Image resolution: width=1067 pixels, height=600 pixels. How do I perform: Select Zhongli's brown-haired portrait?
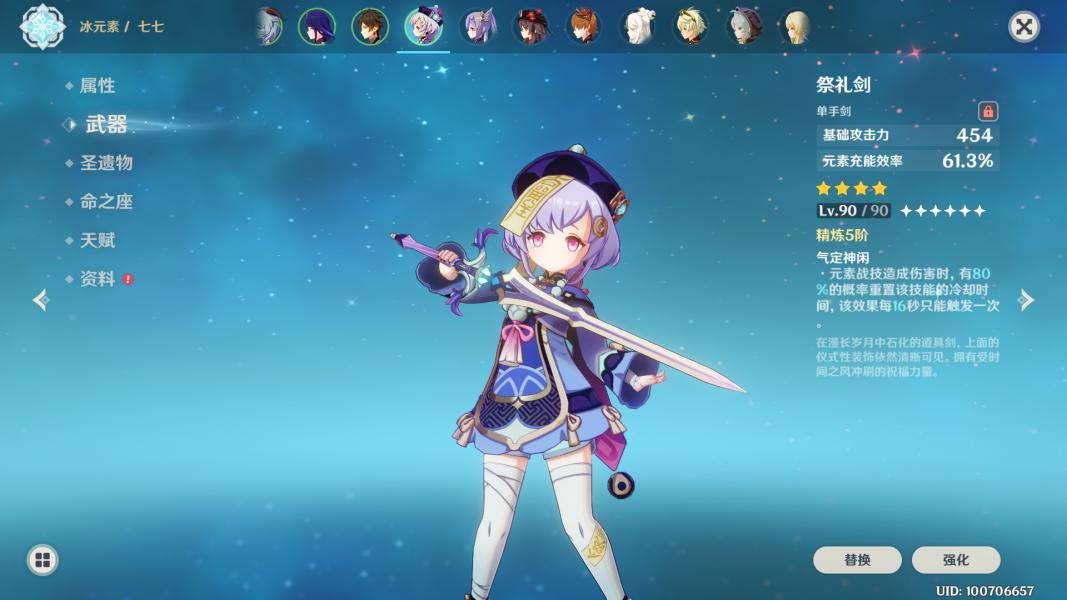pos(370,27)
